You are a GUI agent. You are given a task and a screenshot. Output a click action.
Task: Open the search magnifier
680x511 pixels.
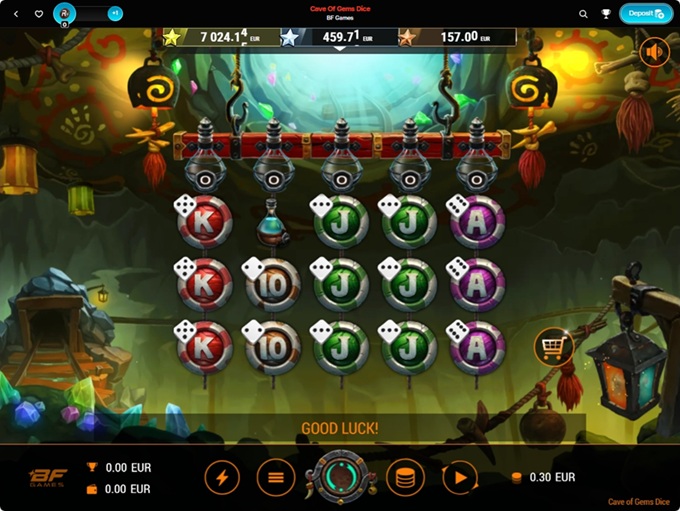pyautogui.click(x=583, y=14)
